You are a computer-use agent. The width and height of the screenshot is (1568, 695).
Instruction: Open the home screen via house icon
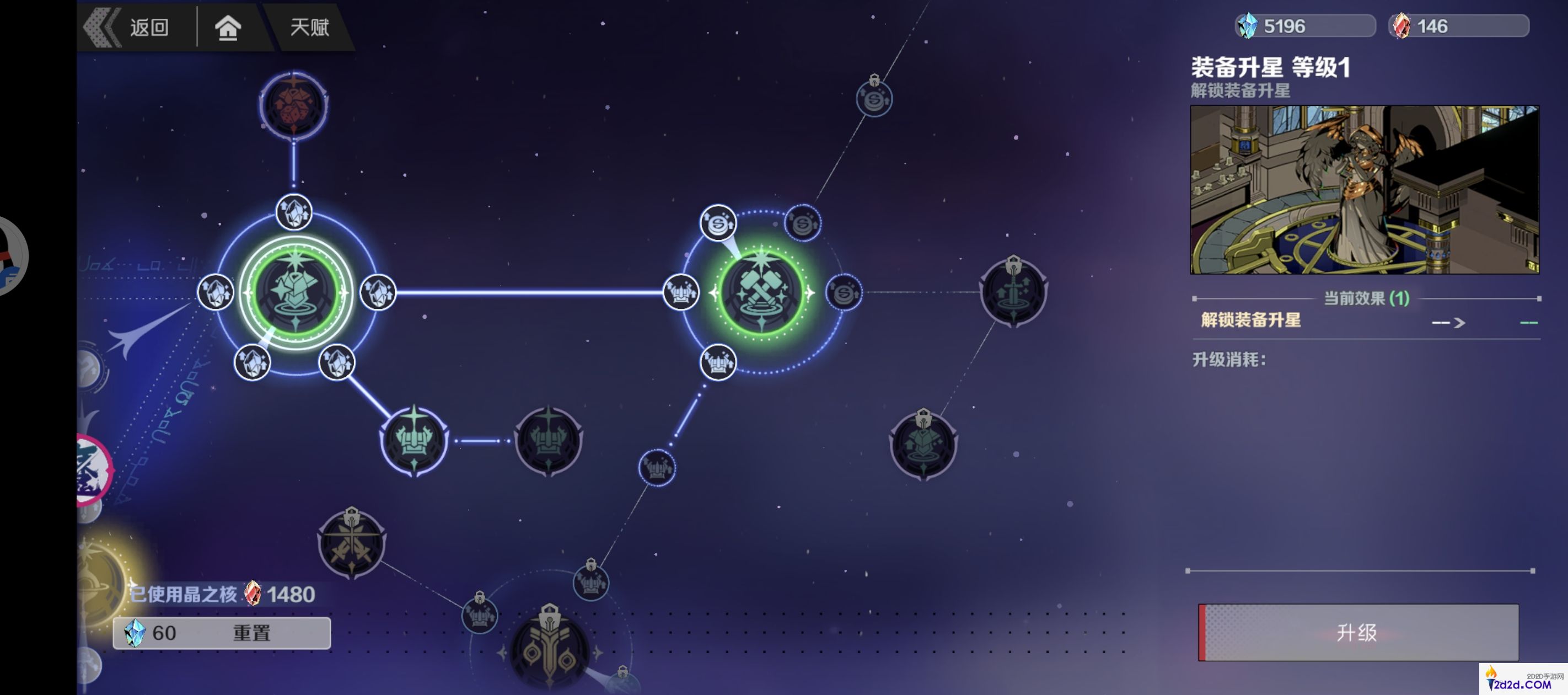(x=228, y=28)
